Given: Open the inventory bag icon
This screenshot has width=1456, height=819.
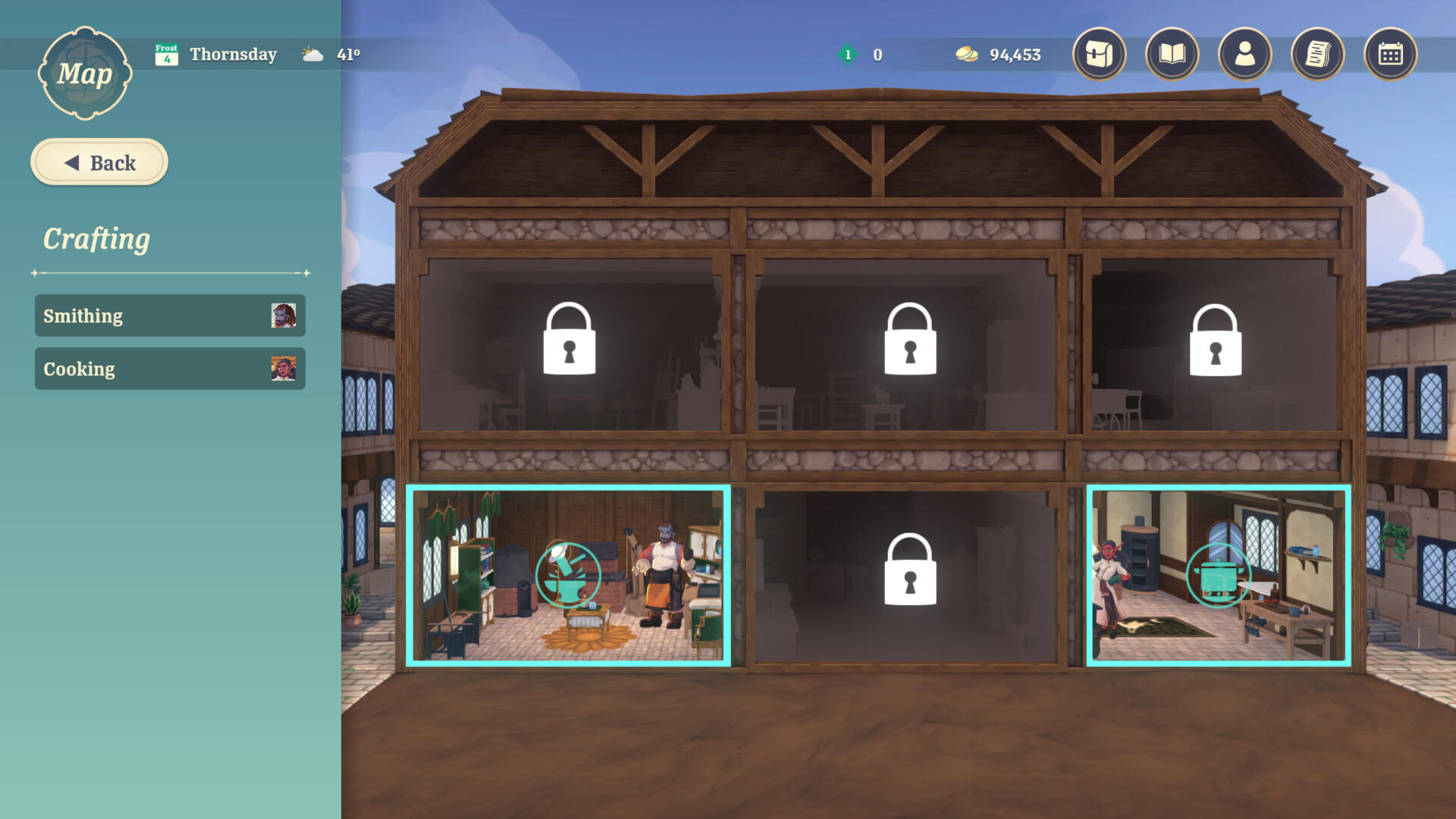Looking at the screenshot, I should click(x=1098, y=54).
